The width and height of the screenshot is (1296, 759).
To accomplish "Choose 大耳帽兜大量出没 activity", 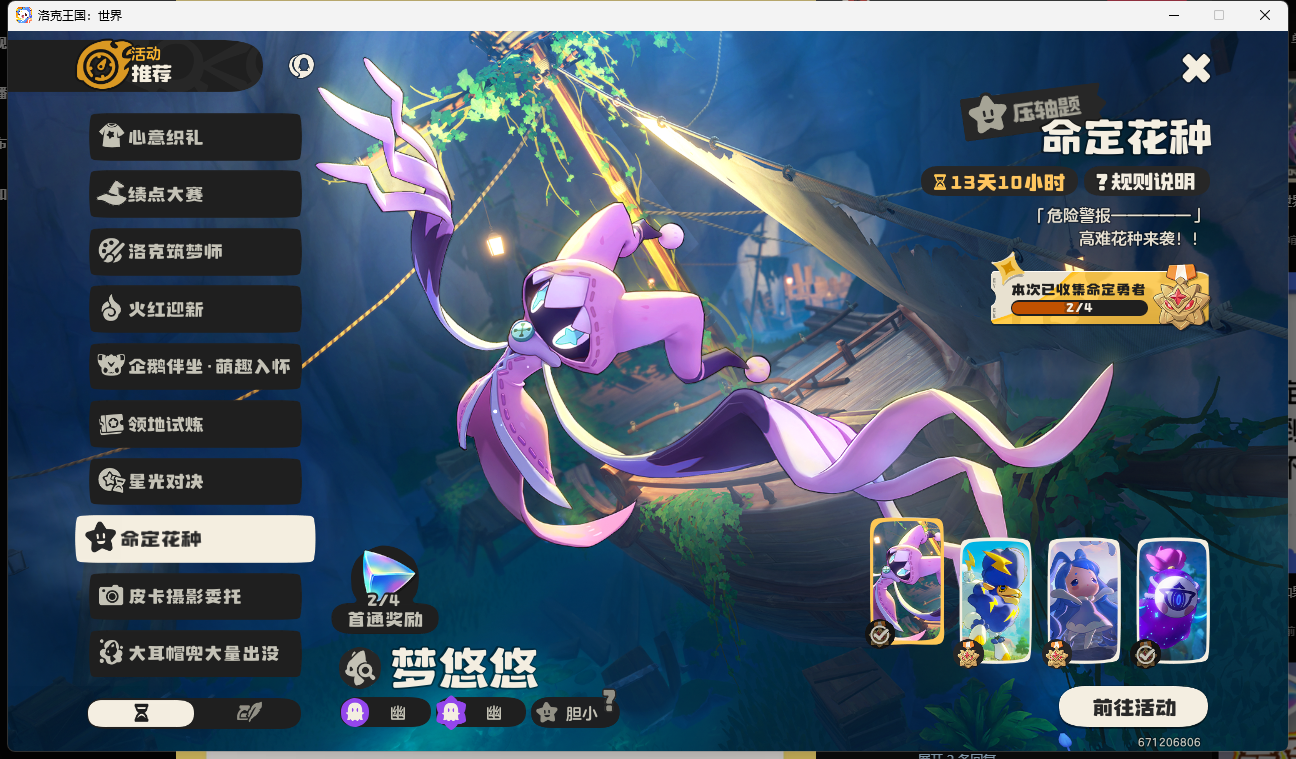I will pyautogui.click(x=195, y=654).
